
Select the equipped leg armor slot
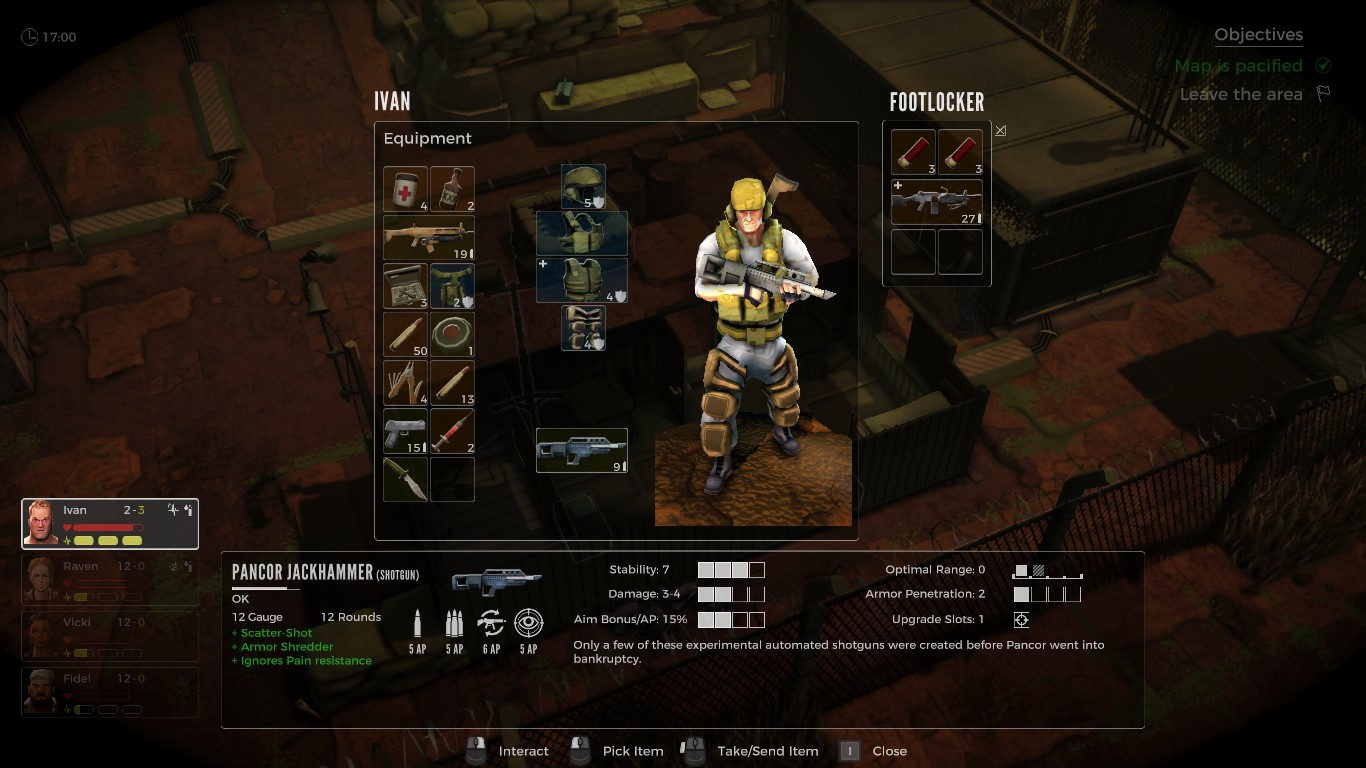coord(583,328)
